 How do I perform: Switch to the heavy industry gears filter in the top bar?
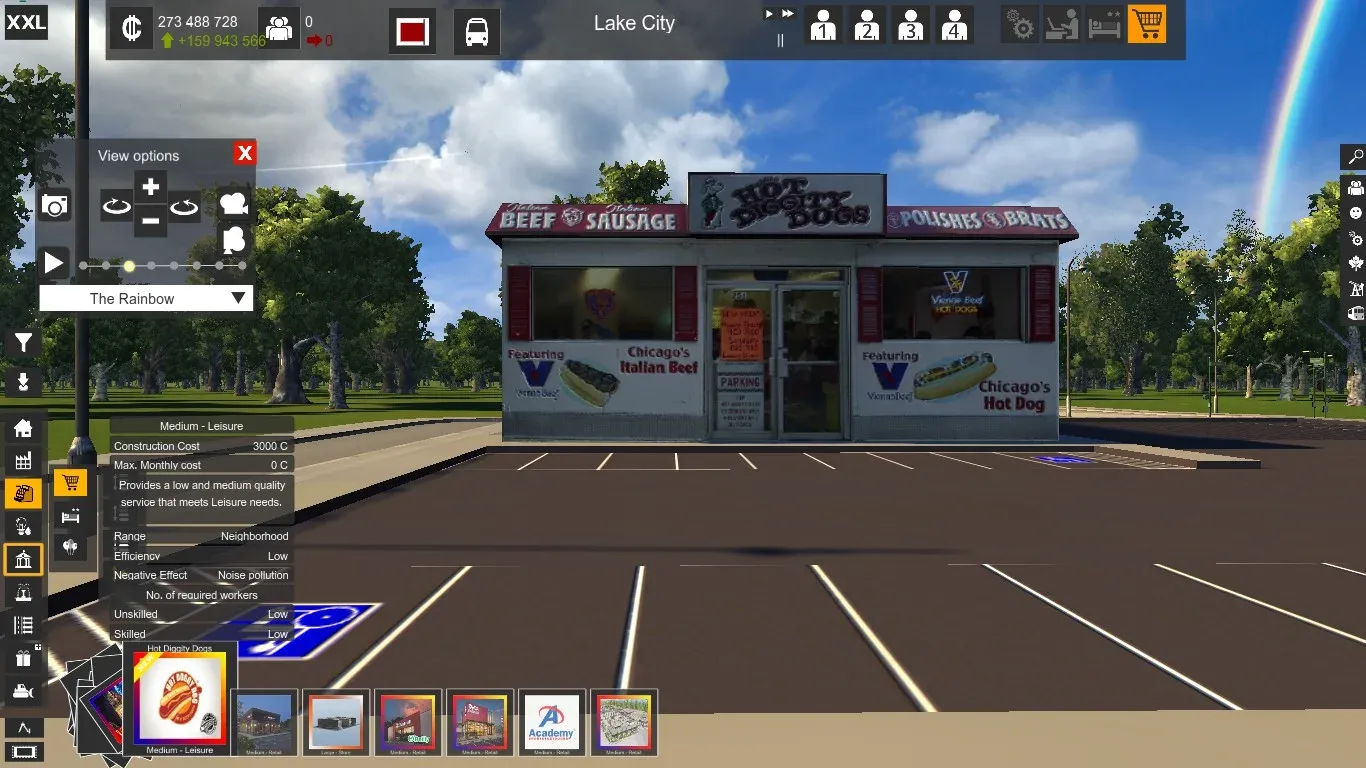1021,25
